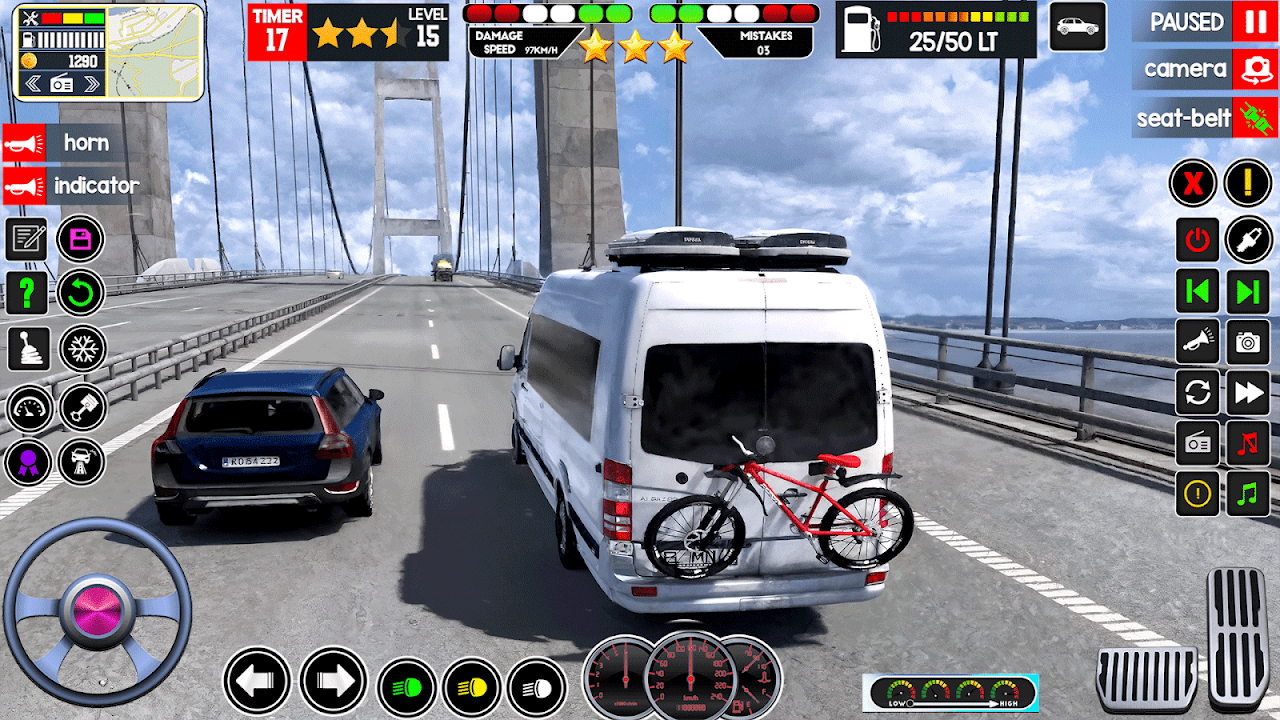Screen dimensions: 1280x720
Task: Click the purple award ribbon icon
Action: 28,462
